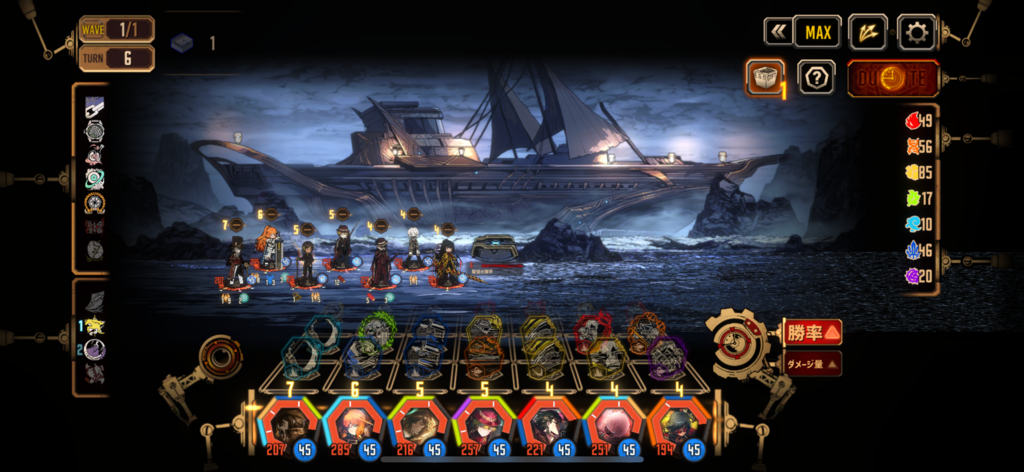Toggle the MAX speed button
1024x472 pixels.
(817, 32)
